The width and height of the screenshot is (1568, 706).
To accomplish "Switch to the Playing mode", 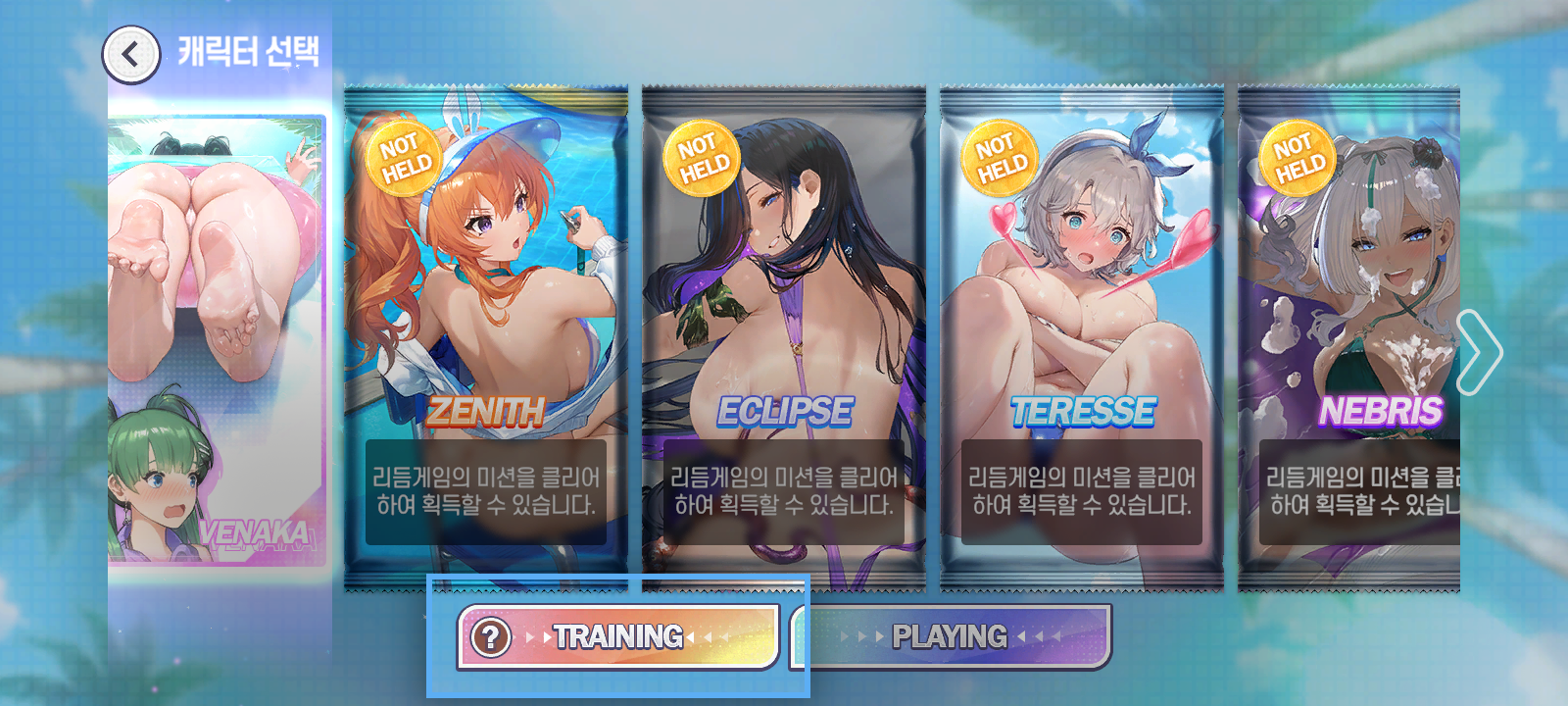I will click(x=951, y=637).
